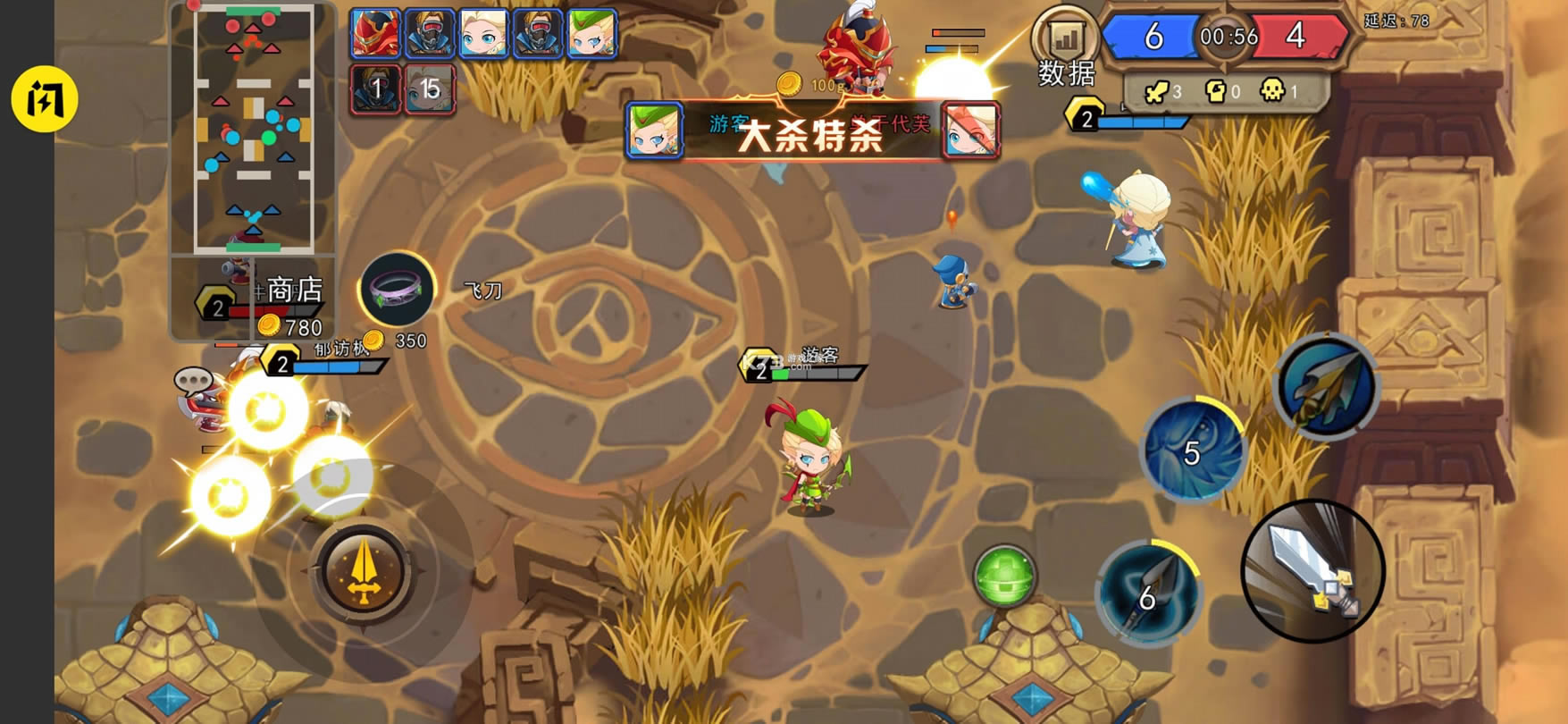
Task: Tap the minimap
Action: point(254,130)
